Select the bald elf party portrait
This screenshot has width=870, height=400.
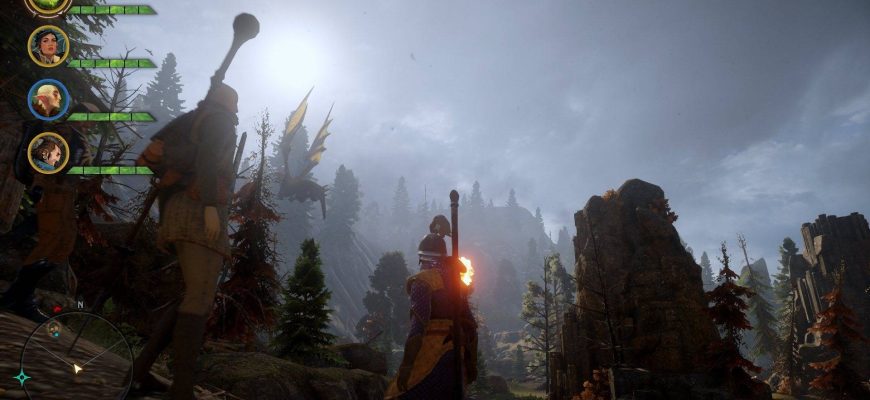pyautogui.click(x=48, y=99)
